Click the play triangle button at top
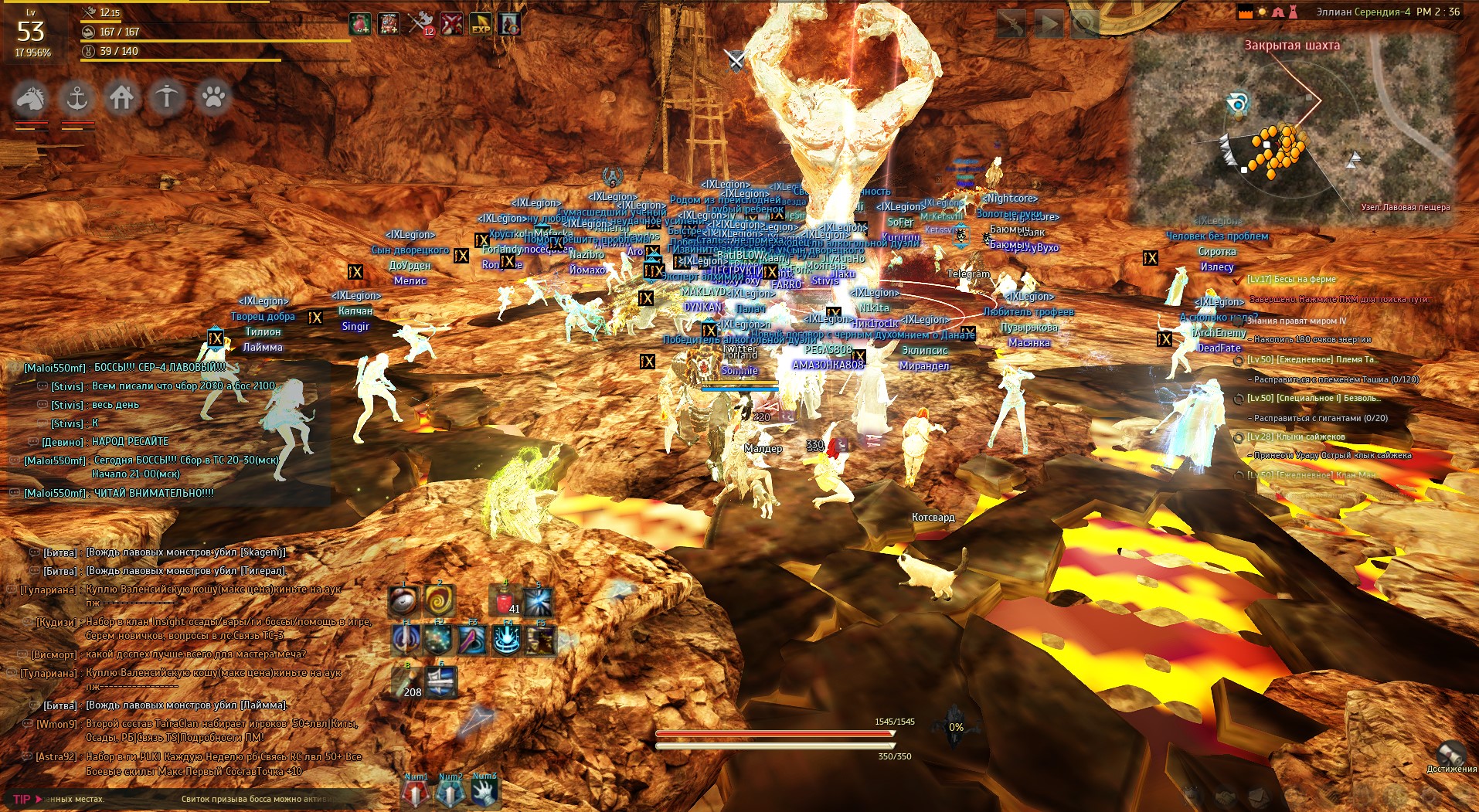The height and width of the screenshot is (812, 1479). 1049,25
